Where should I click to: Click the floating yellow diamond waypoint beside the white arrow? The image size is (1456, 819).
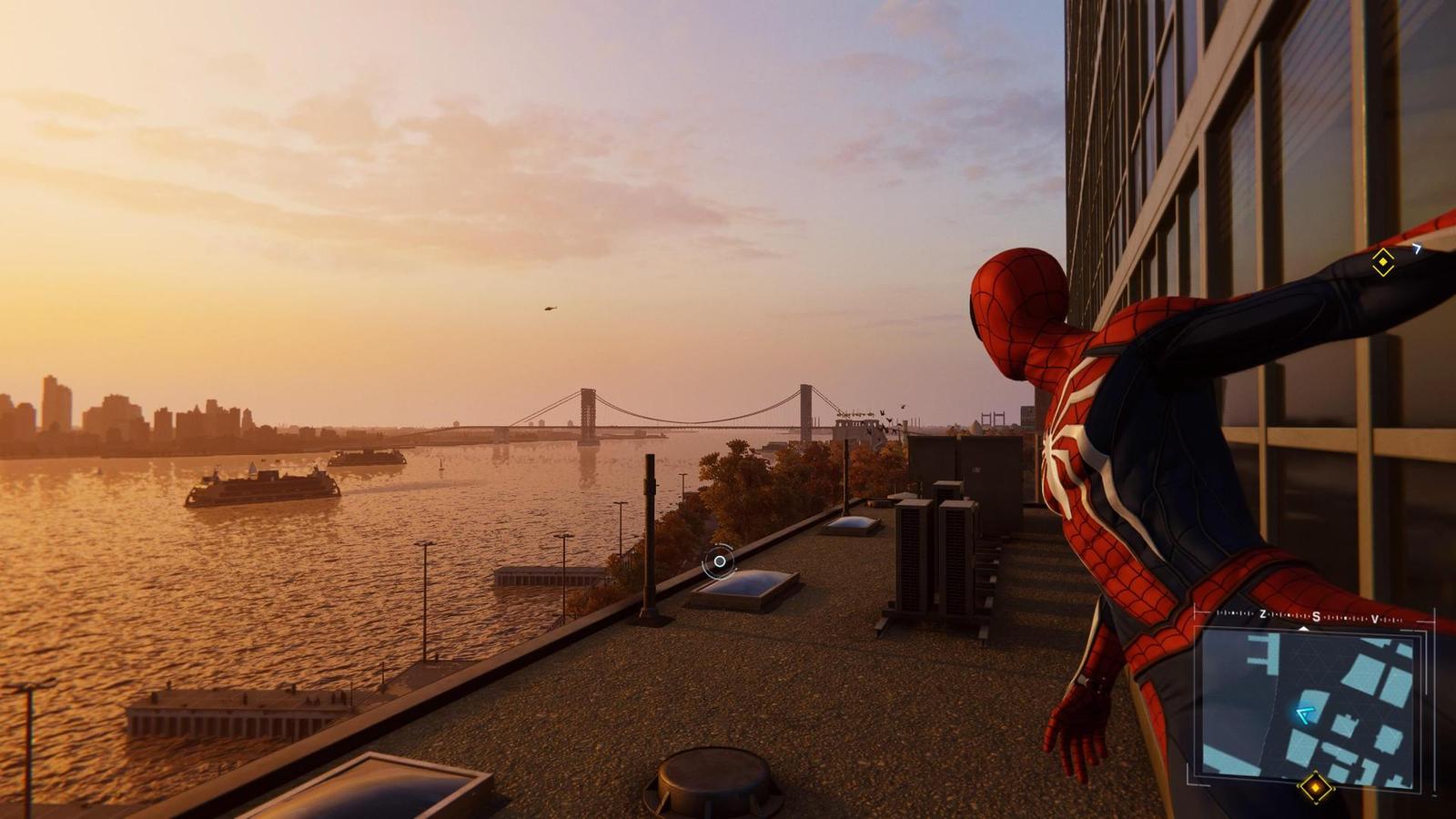[1382, 263]
